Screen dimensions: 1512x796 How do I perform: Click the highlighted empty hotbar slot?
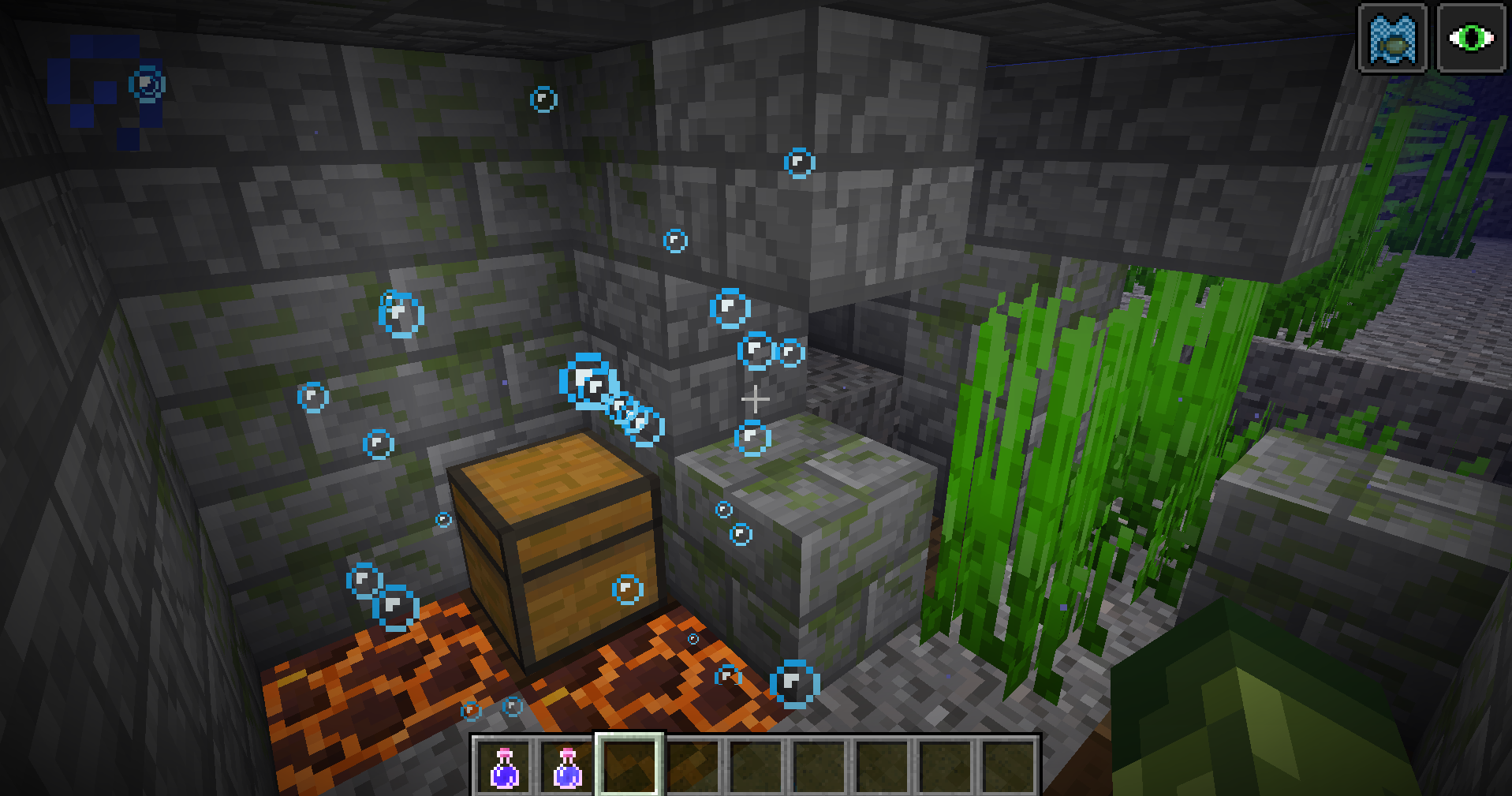coord(629,765)
